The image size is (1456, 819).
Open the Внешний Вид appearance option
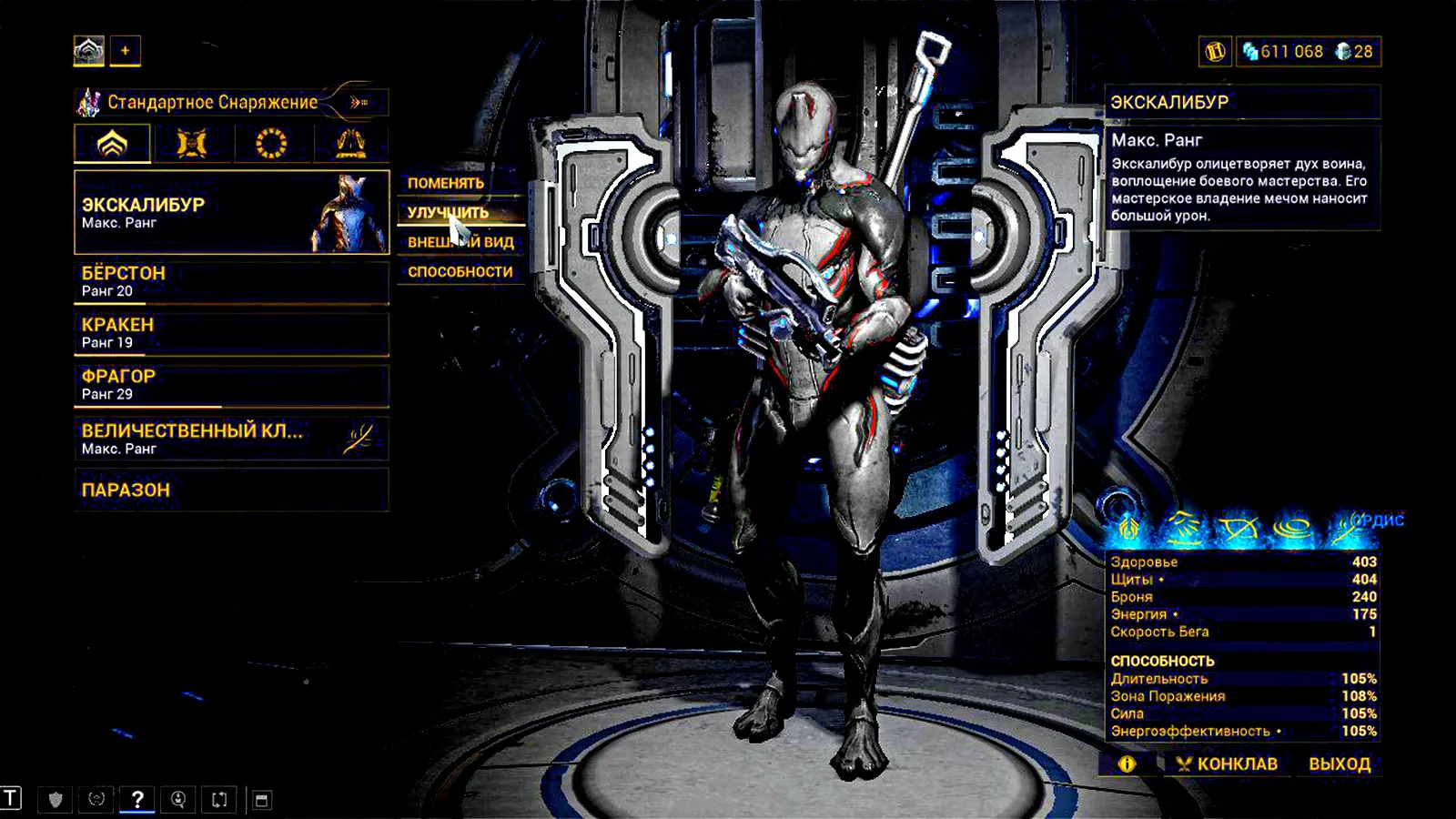click(x=460, y=242)
